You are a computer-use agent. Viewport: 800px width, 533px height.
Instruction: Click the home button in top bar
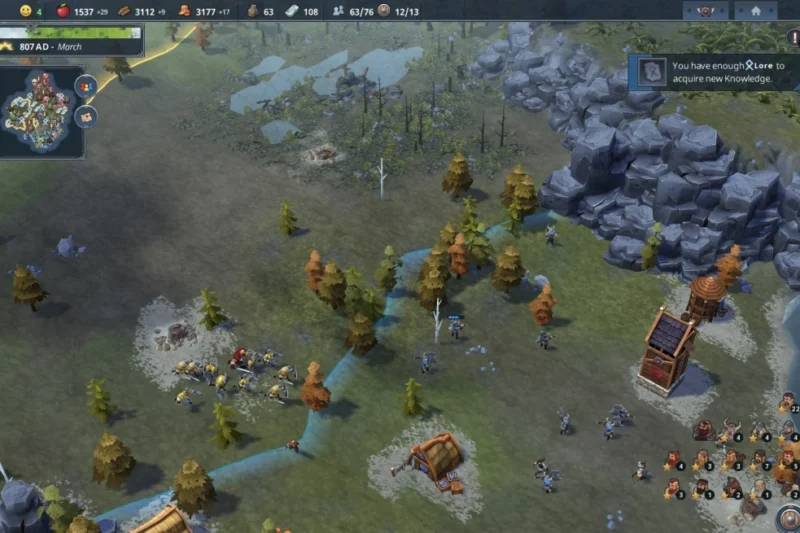(x=756, y=11)
